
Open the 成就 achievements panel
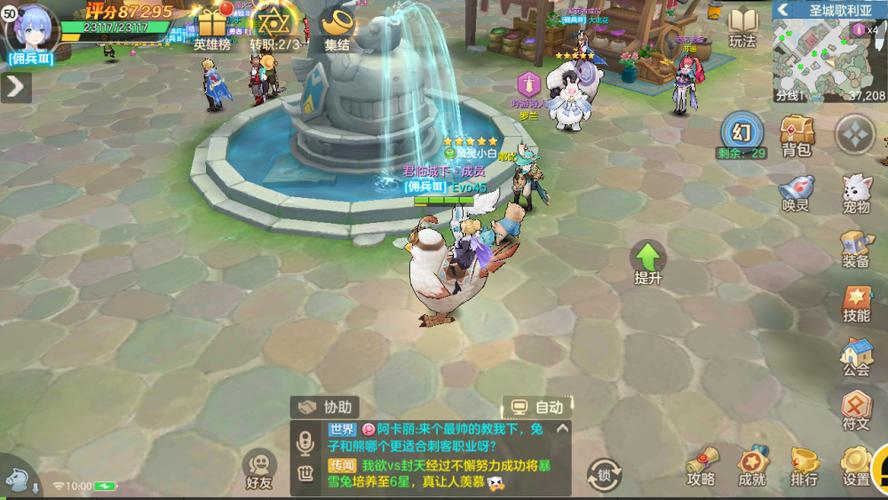tap(752, 465)
